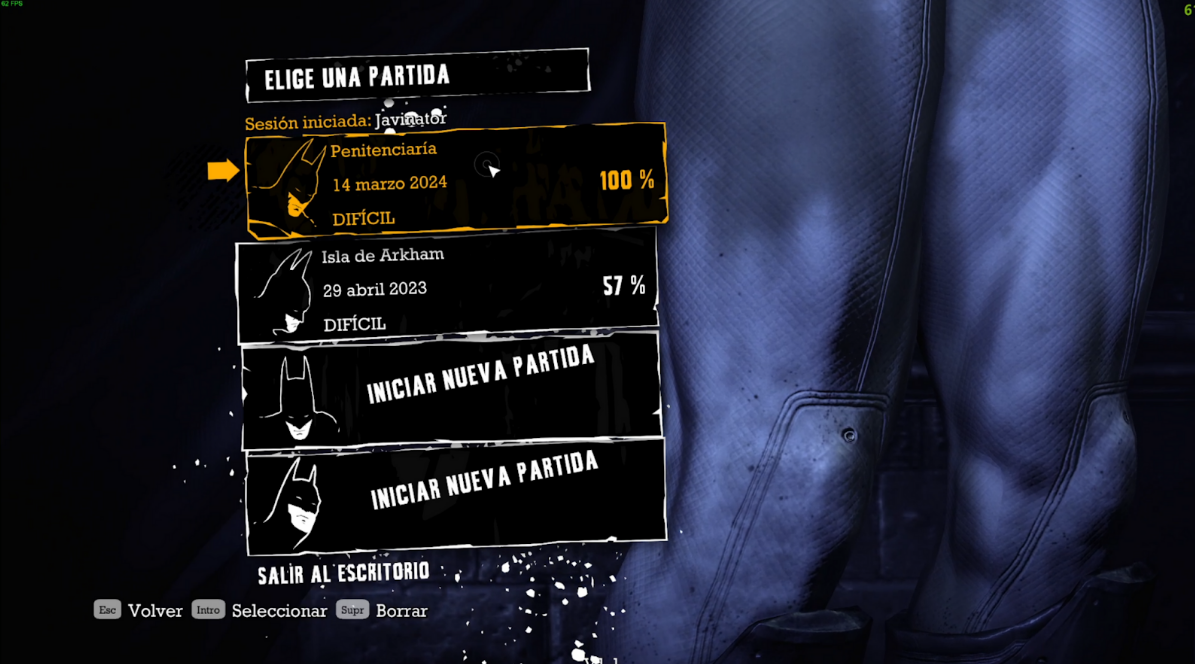Select the Penitenciaría 100% save

[455, 181]
